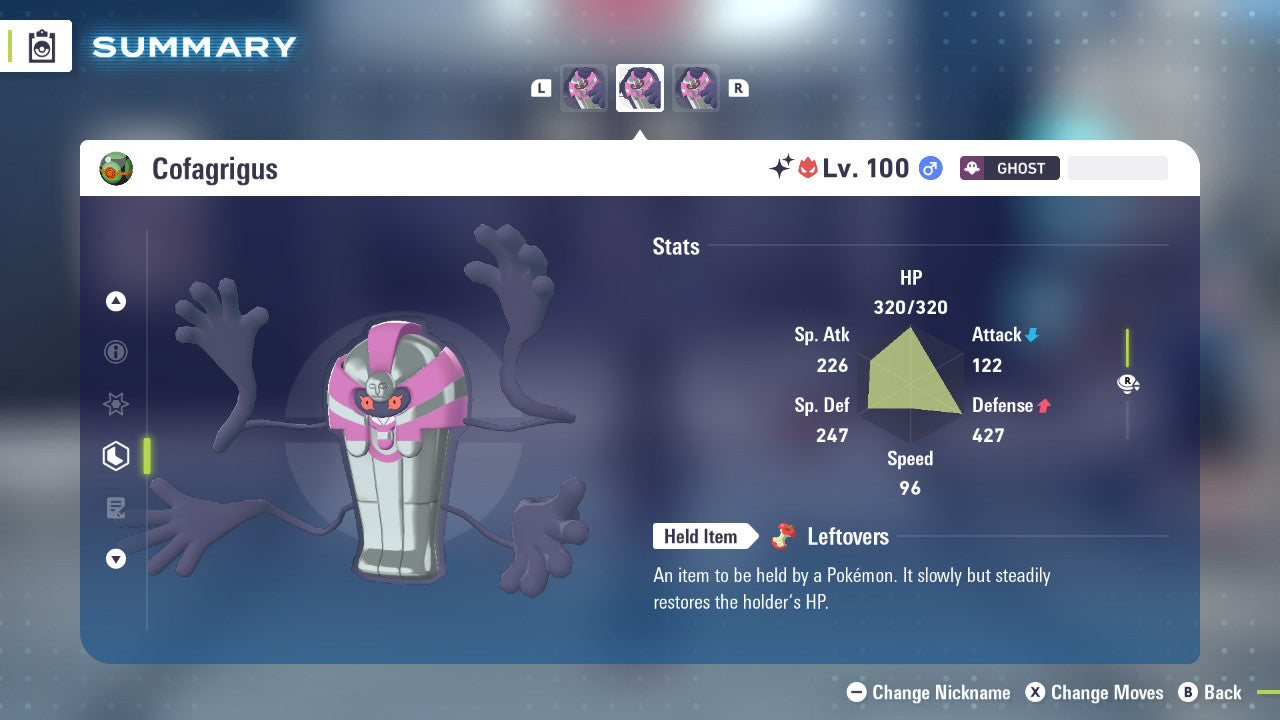Screen dimensions: 1280x720
Task: Open the Stats hexagon panel in sidebar
Action: (115, 456)
